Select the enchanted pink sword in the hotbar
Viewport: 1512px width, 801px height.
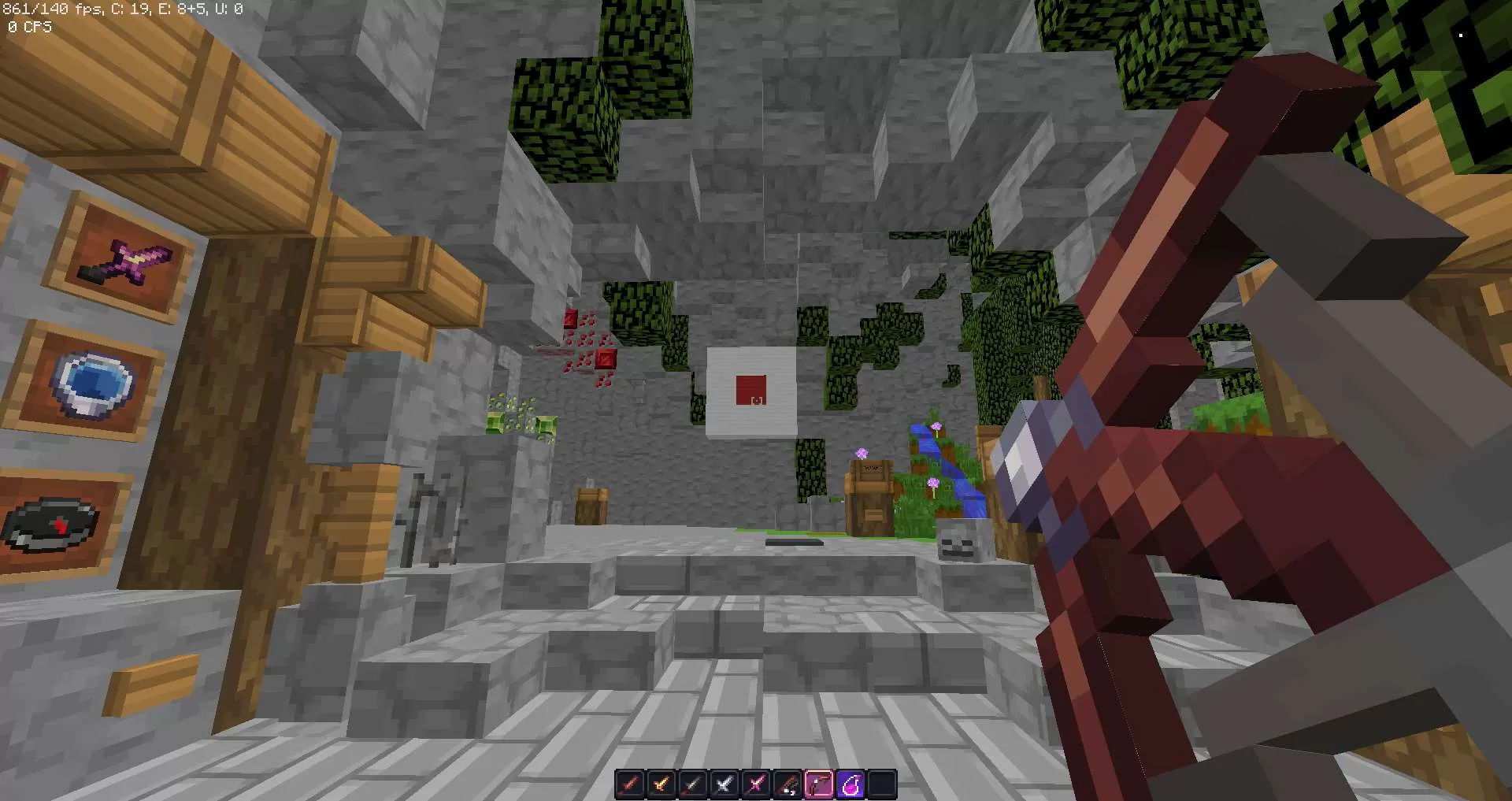[x=756, y=782]
